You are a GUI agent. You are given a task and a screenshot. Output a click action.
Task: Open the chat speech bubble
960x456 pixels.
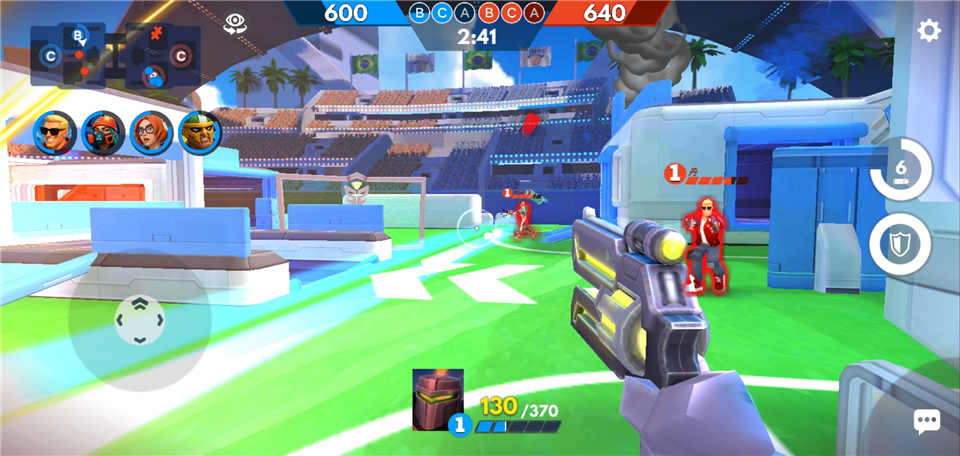pyautogui.click(x=927, y=422)
